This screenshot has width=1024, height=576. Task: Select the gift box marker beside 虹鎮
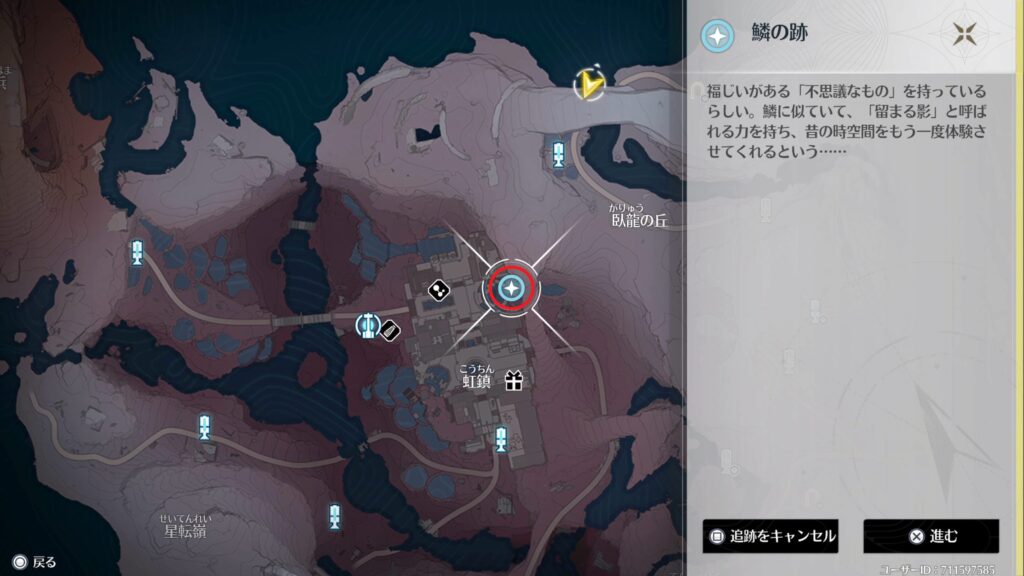click(514, 380)
